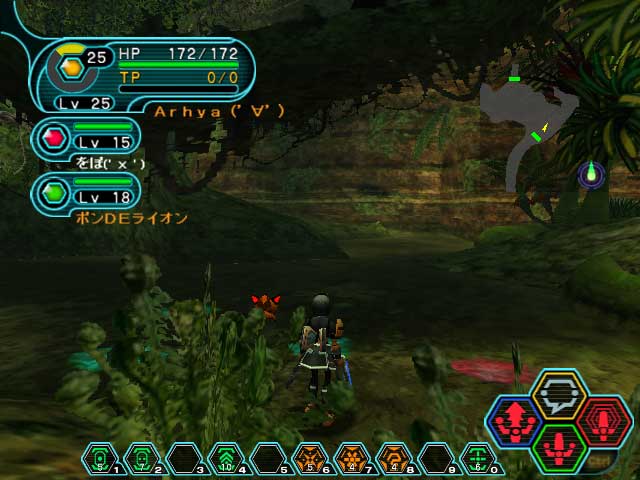Use the orange trap in slot 8
This screenshot has height=480, width=640.
(392, 459)
